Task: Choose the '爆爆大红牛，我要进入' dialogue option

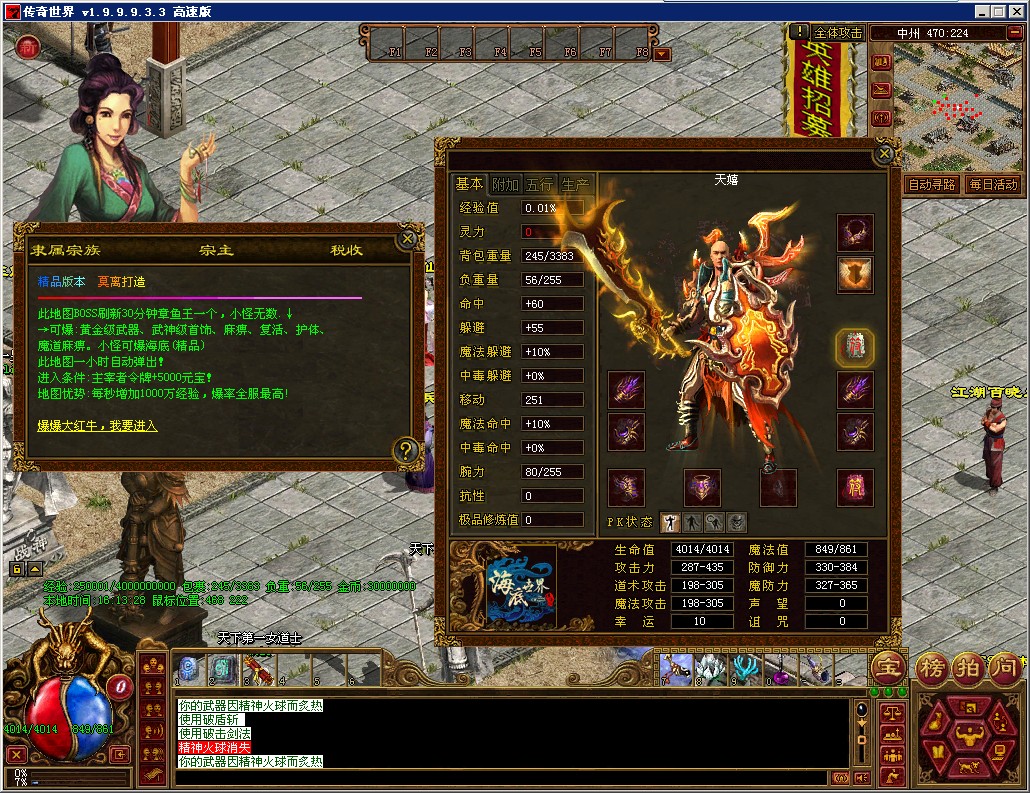Action: click(97, 426)
